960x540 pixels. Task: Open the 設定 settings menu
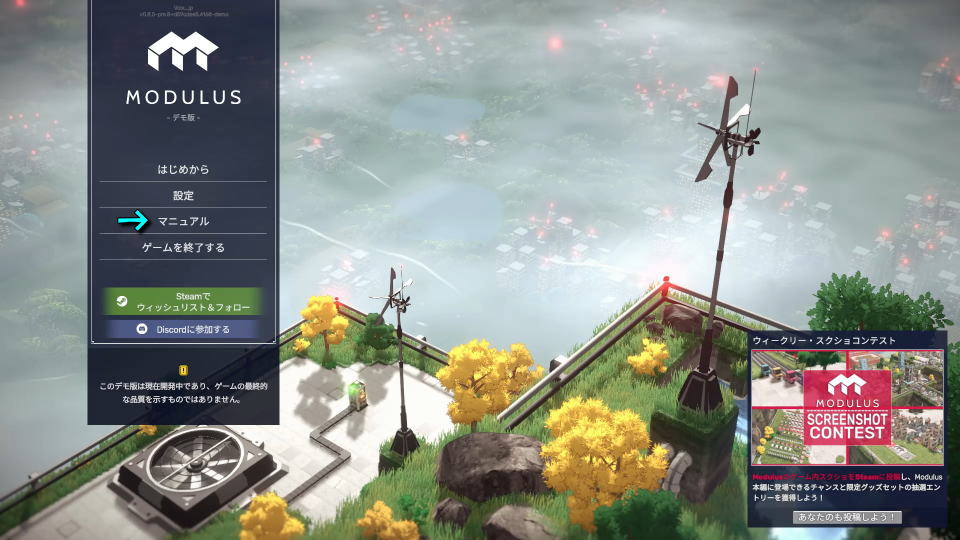(x=183, y=195)
